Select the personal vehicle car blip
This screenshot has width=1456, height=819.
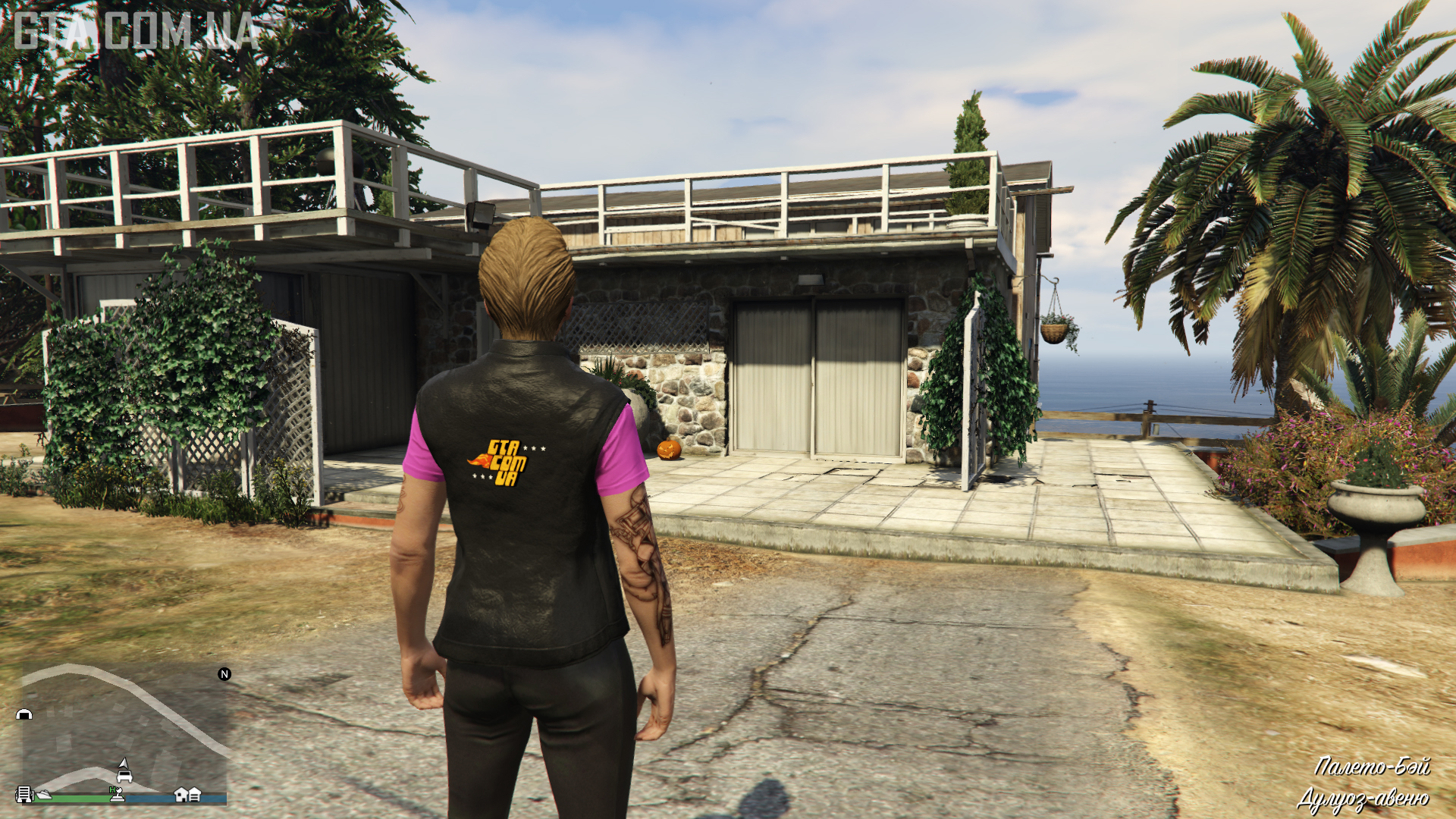click(x=124, y=776)
